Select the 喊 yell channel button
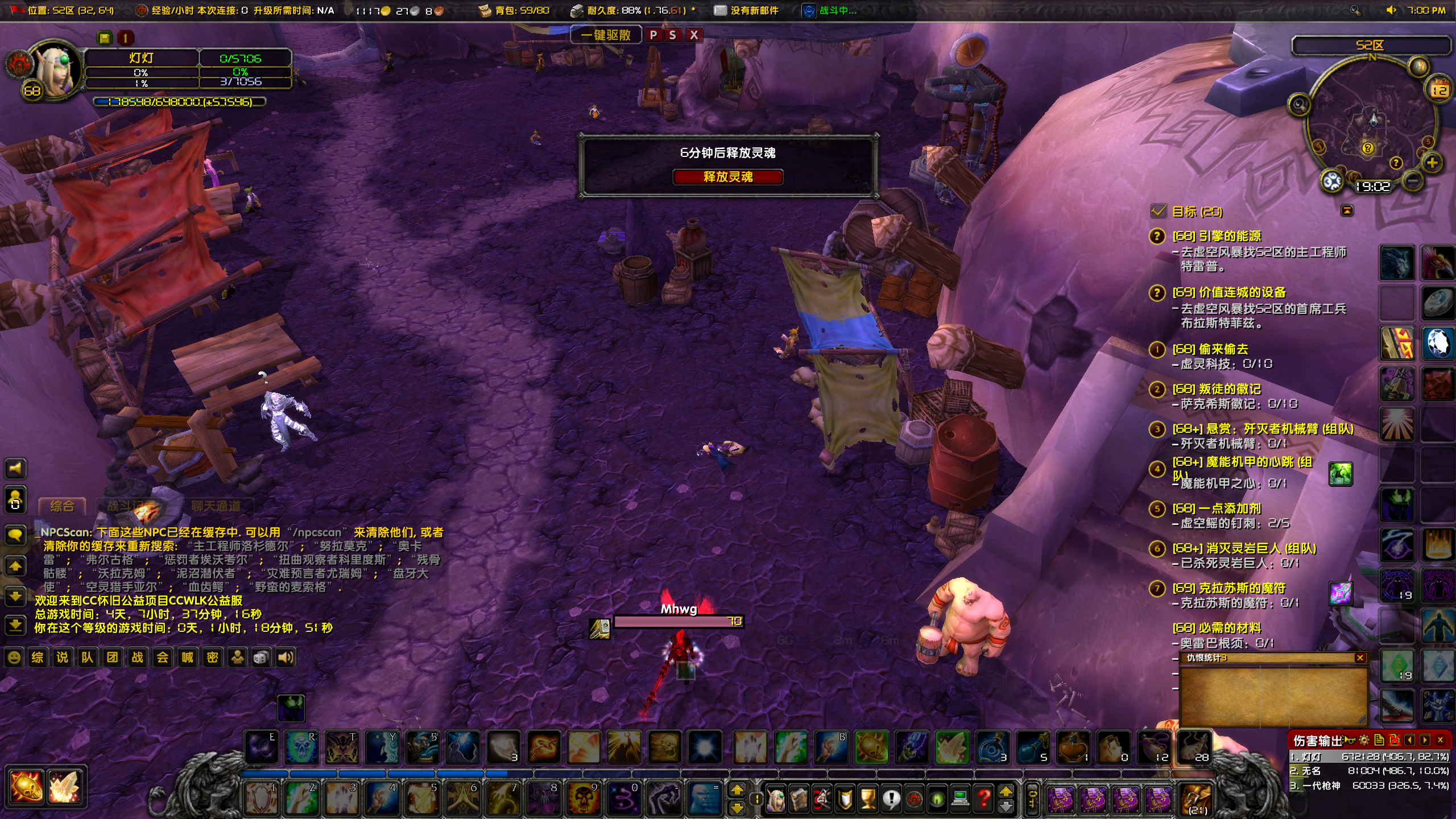Image resolution: width=1456 pixels, height=819 pixels. 187,658
